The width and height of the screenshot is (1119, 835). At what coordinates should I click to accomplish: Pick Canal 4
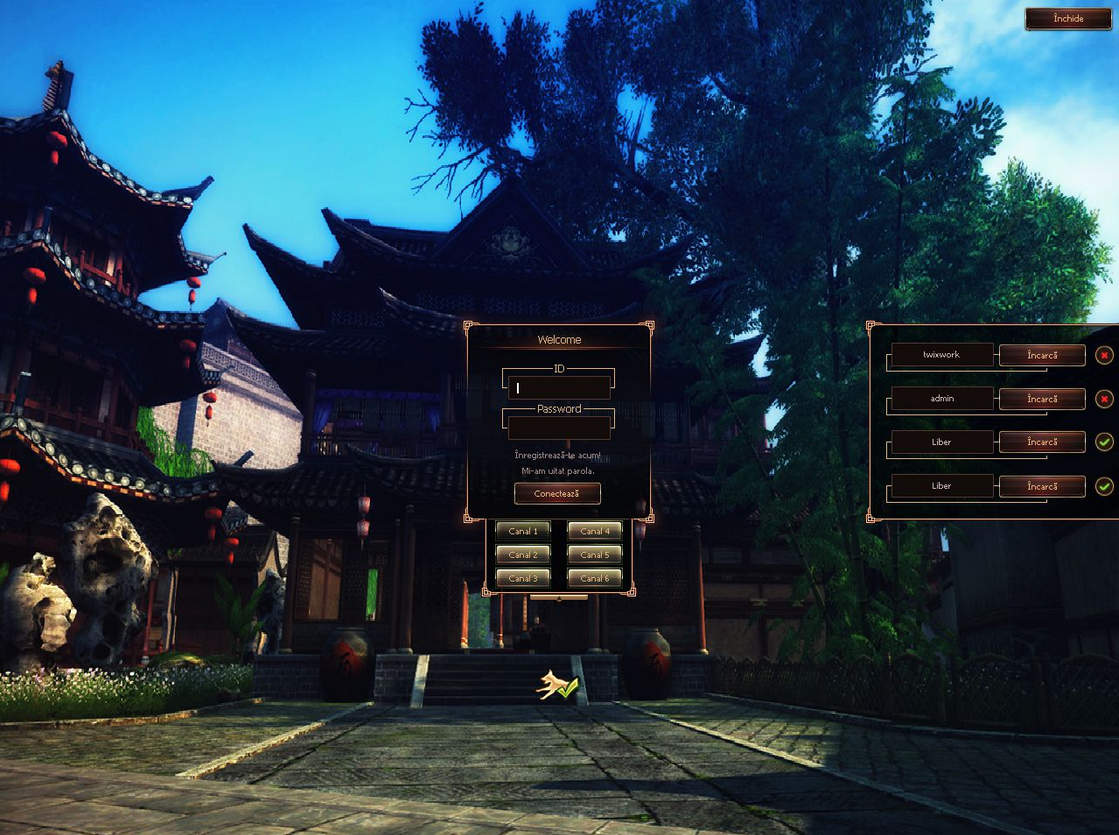tap(595, 531)
